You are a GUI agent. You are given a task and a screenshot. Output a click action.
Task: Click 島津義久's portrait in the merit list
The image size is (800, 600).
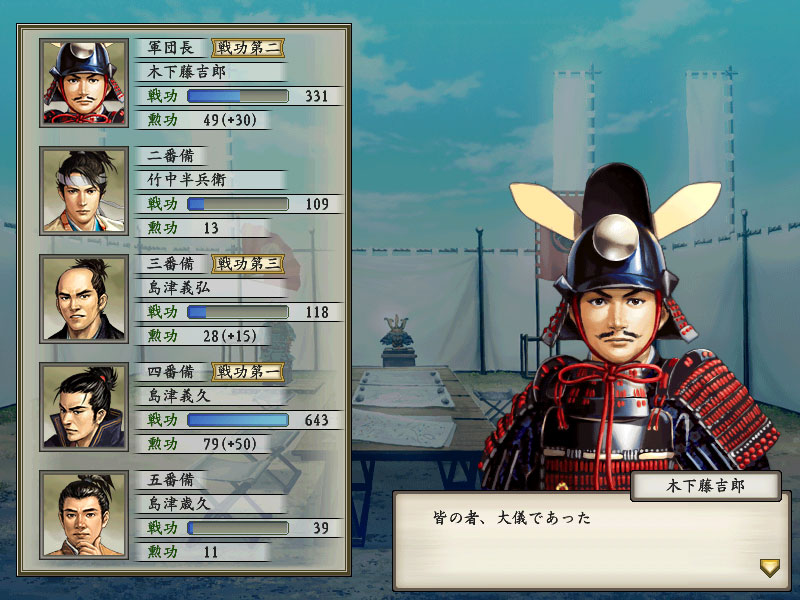(84, 406)
